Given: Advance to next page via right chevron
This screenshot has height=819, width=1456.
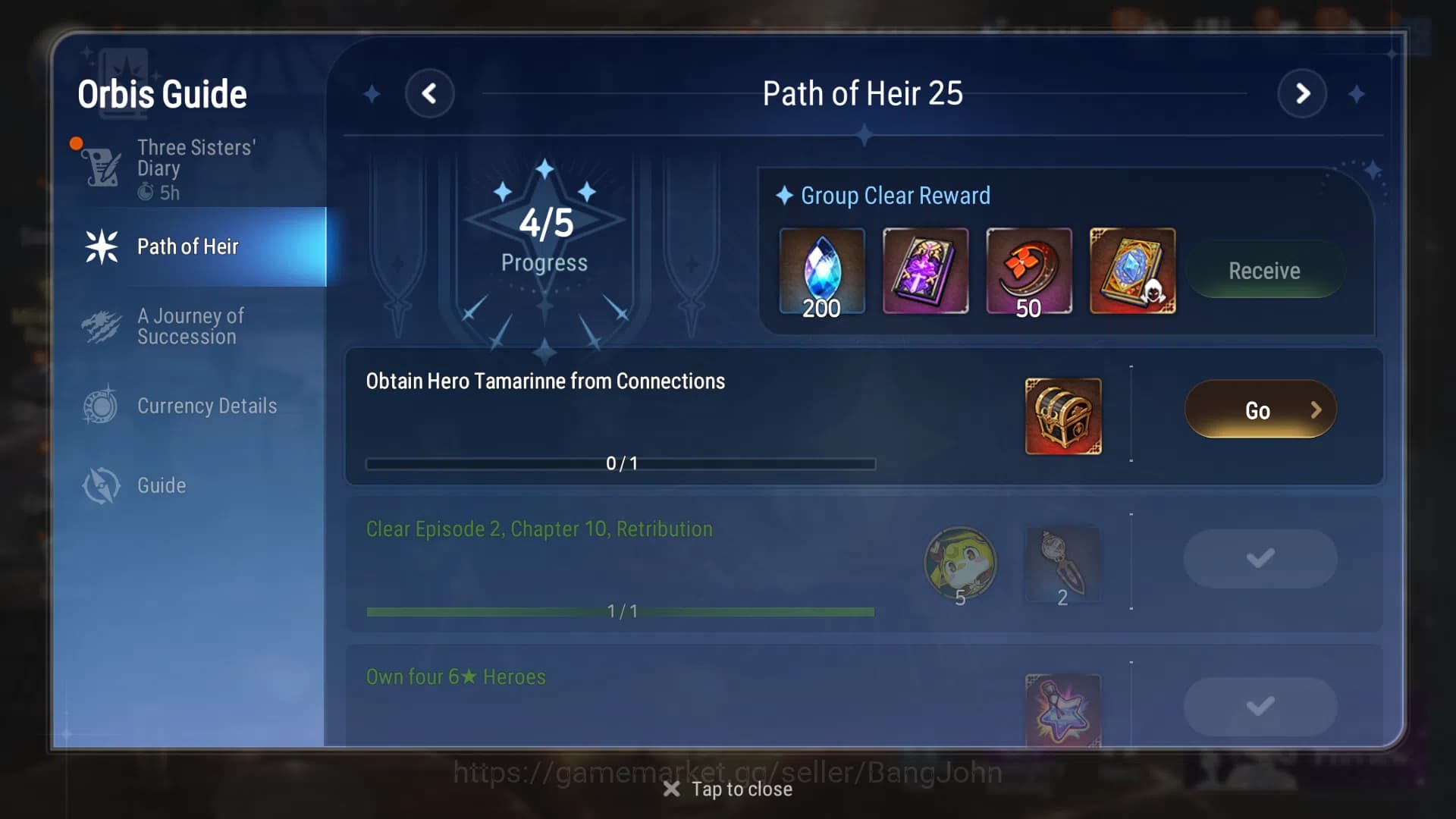Looking at the screenshot, I should (1303, 93).
